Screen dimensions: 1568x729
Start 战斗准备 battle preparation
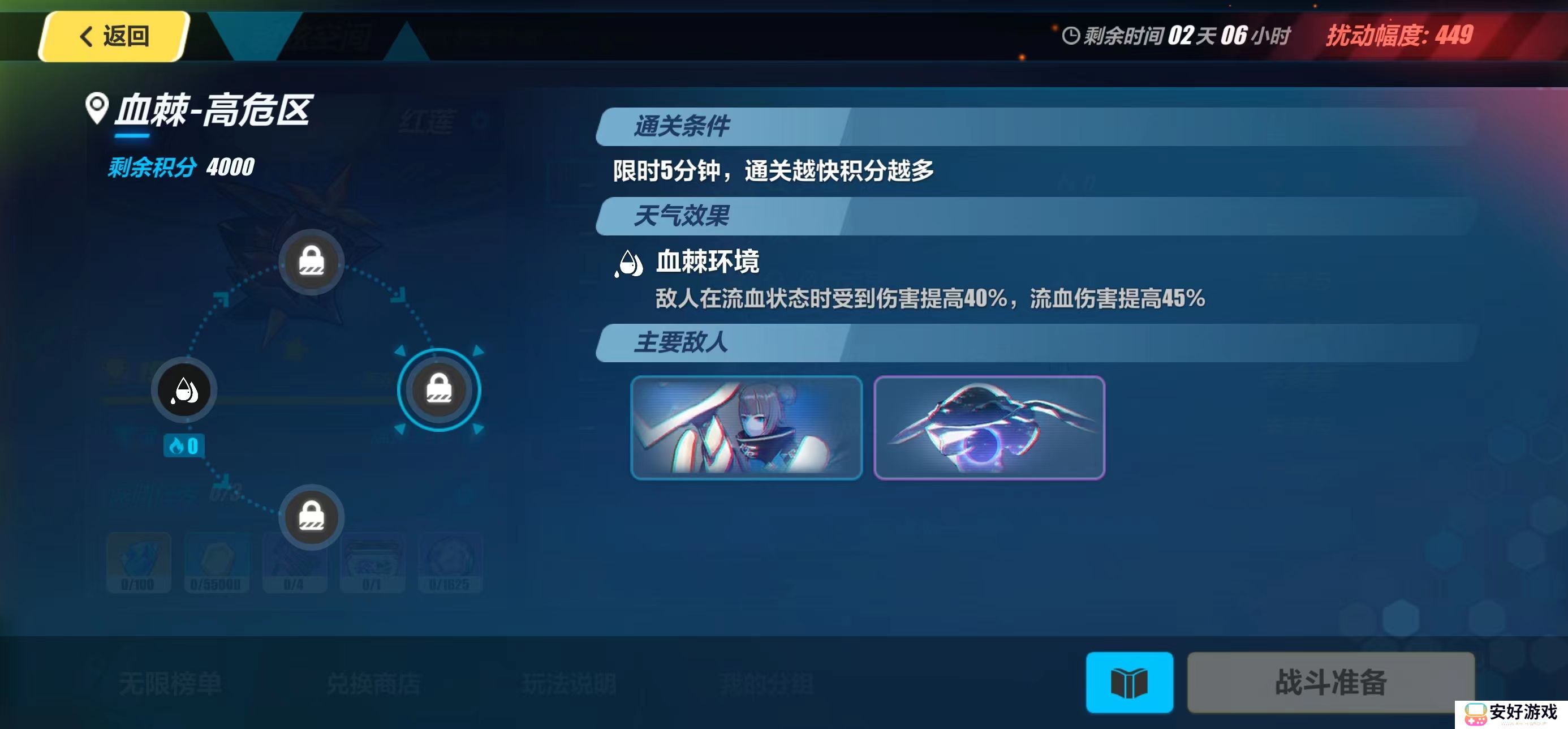[x=1330, y=681]
